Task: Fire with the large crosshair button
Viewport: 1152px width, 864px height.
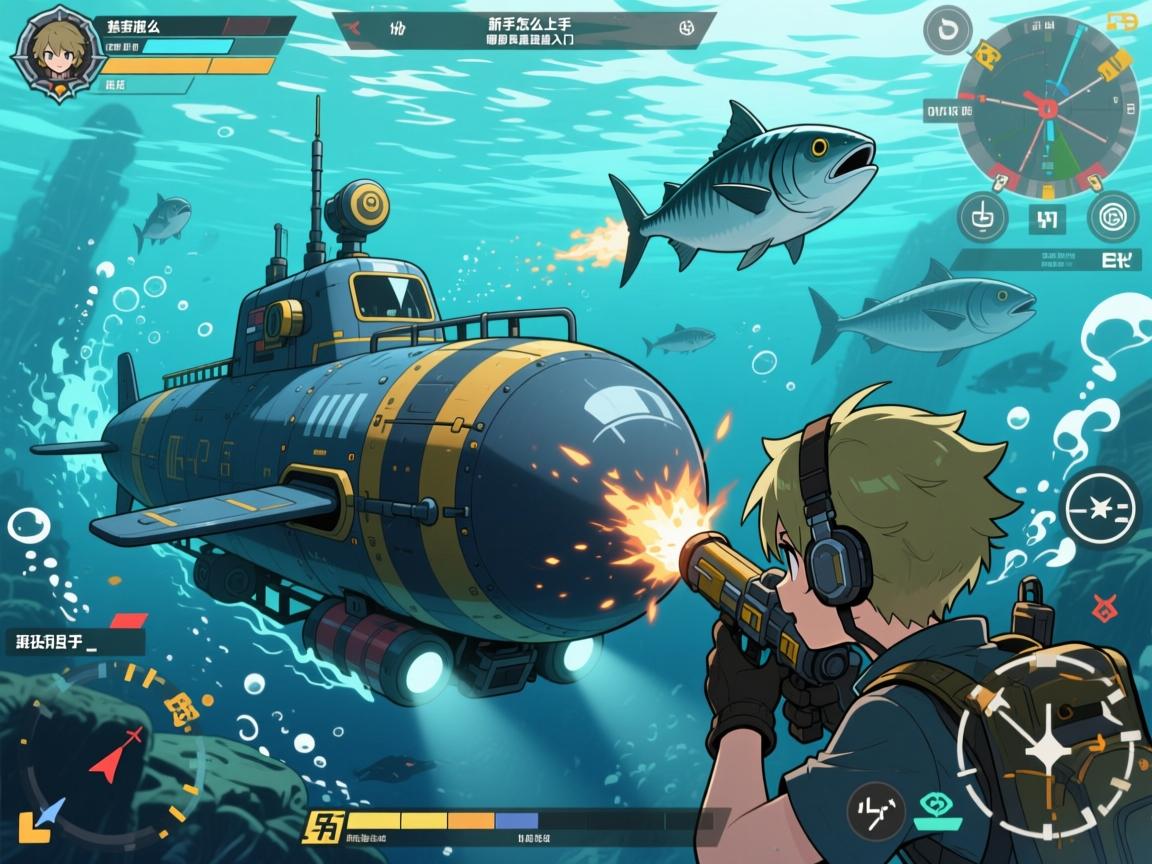Action: coord(1046,744)
